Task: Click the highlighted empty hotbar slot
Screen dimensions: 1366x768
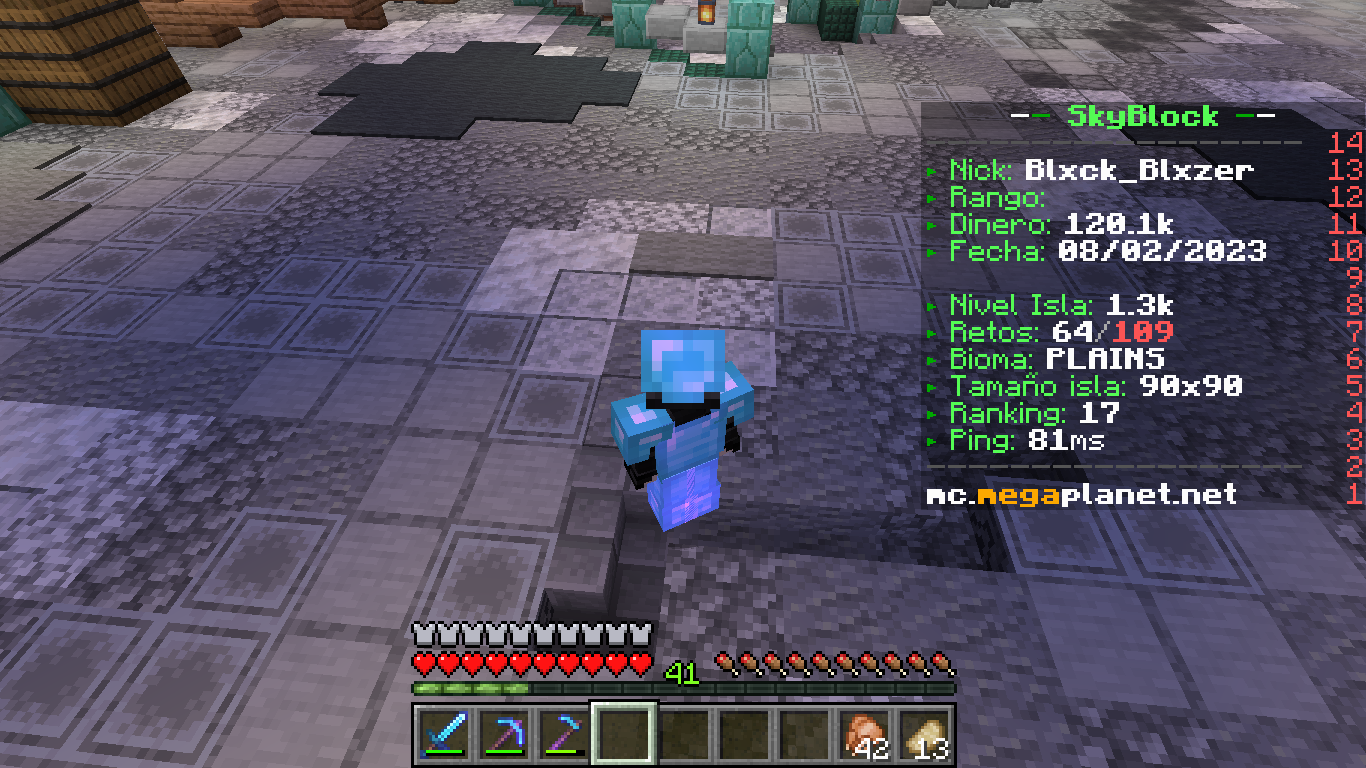Action: [x=624, y=735]
